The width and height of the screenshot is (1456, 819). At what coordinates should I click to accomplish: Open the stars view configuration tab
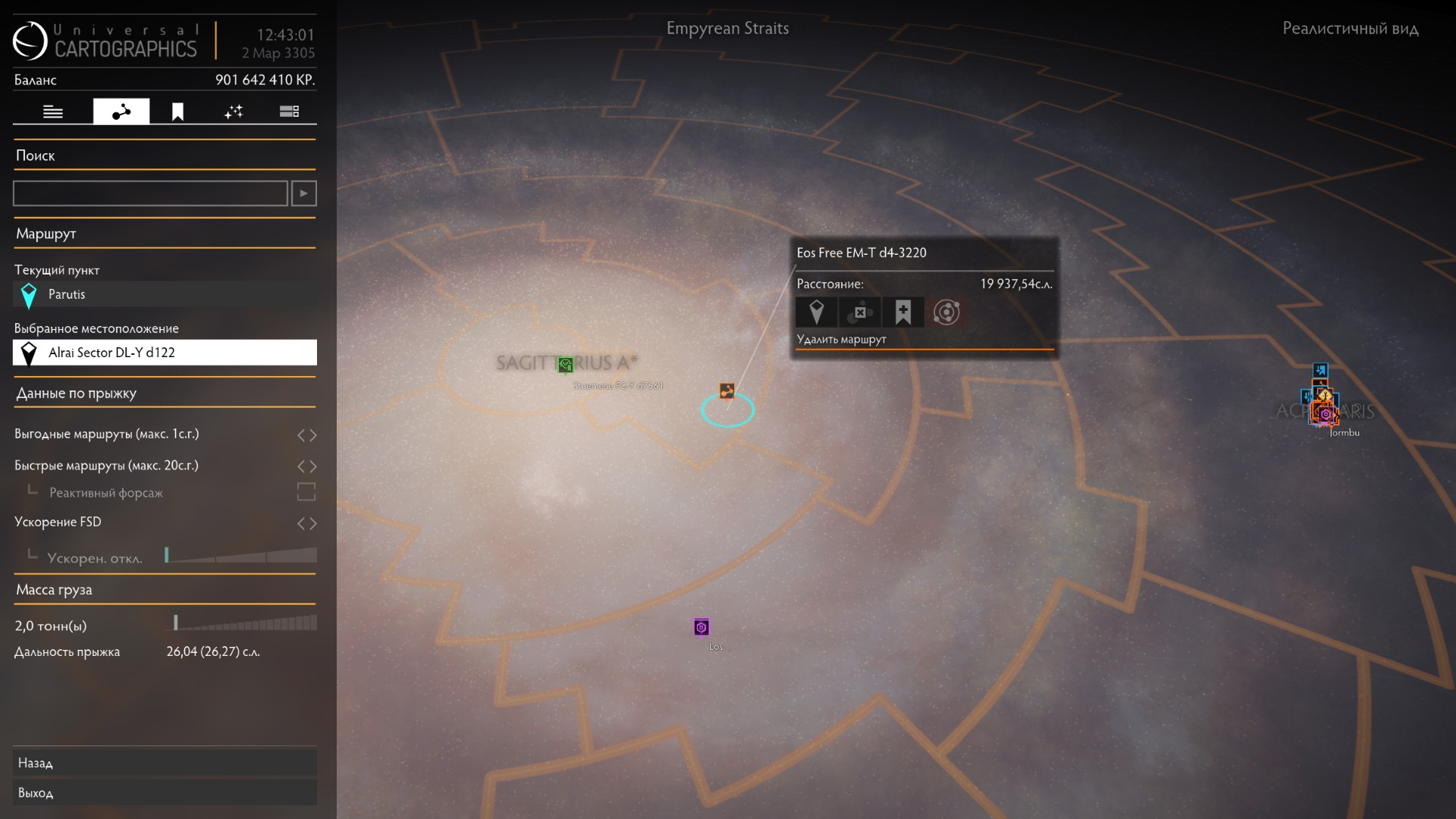pyautogui.click(x=234, y=111)
